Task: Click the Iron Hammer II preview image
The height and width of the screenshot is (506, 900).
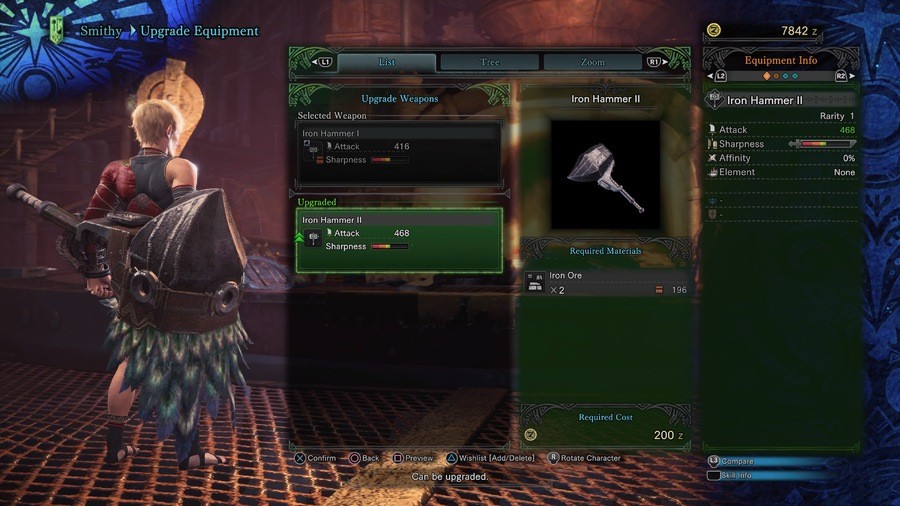Action: (605, 175)
